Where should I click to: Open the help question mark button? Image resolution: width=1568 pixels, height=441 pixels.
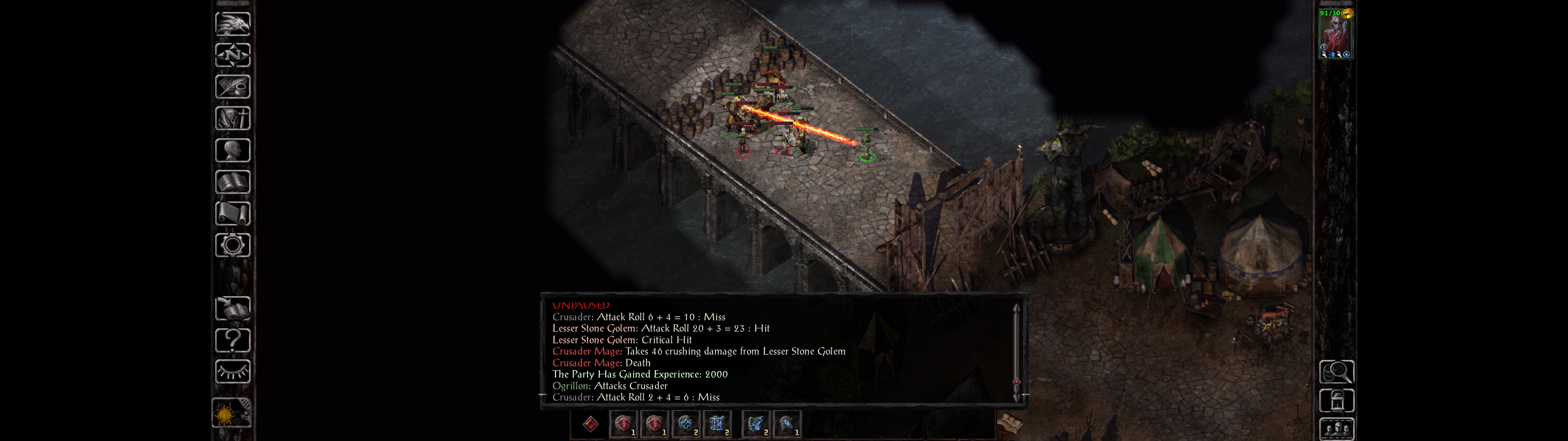click(x=232, y=340)
